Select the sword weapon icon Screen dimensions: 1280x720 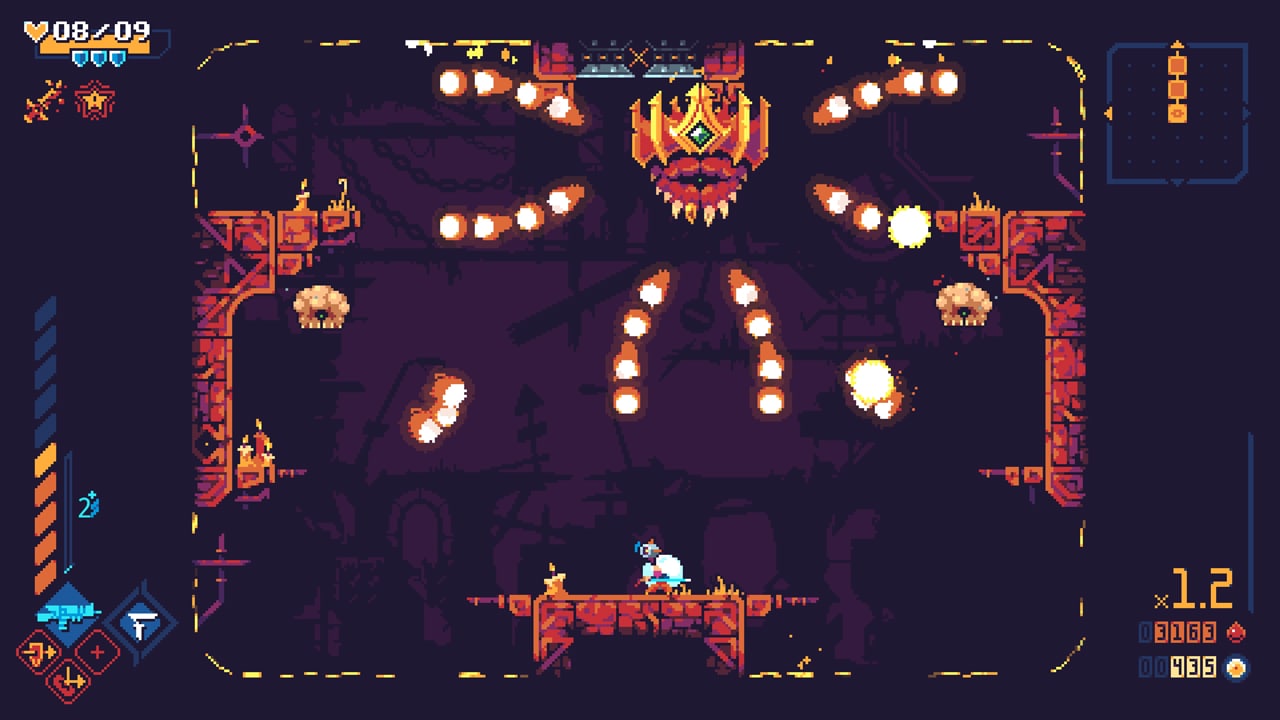[41, 101]
